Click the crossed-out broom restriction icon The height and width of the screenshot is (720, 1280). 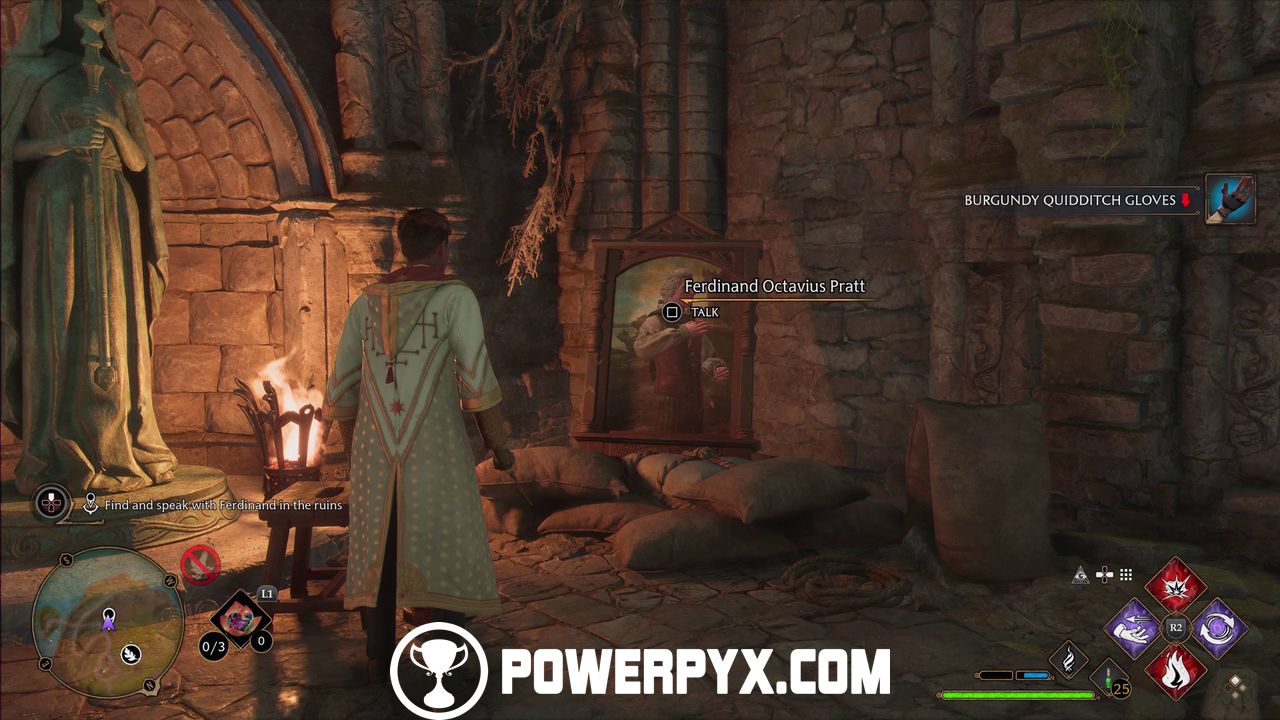point(198,563)
